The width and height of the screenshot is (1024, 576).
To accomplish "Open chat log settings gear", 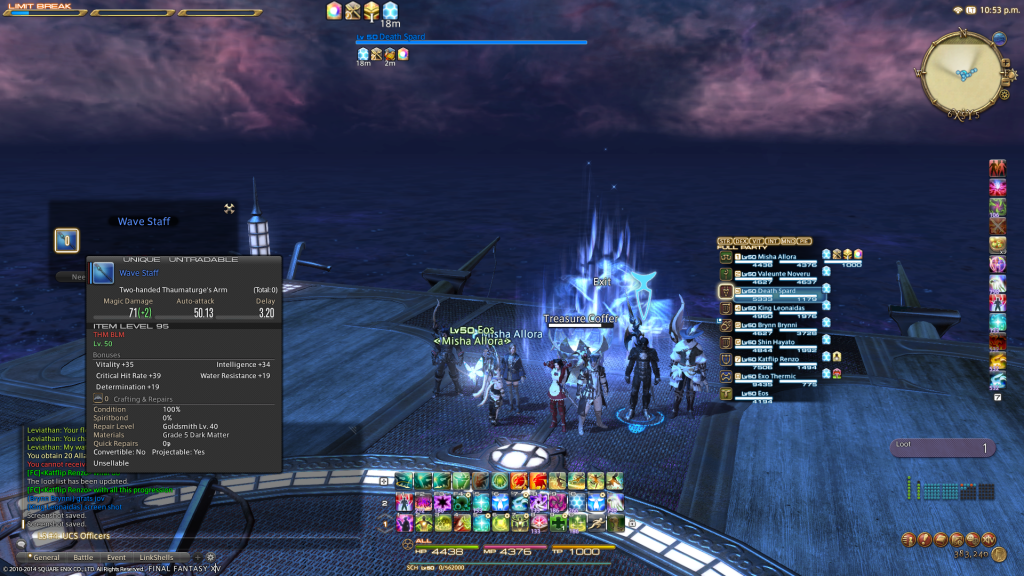I will coord(211,557).
